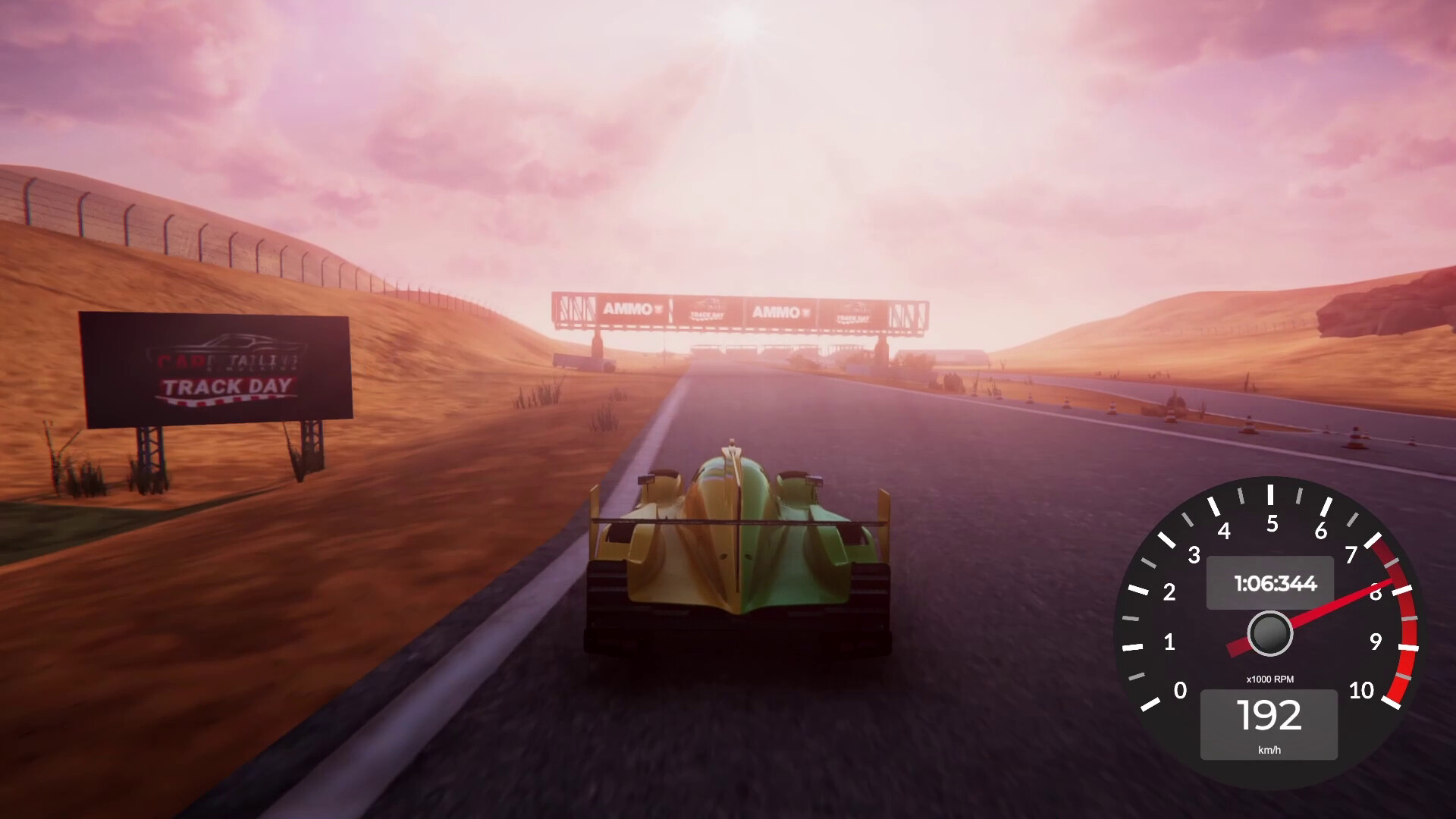Viewport: 1456px width, 819px height.
Task: Click the speed readout showing 192
Action: (1269, 715)
